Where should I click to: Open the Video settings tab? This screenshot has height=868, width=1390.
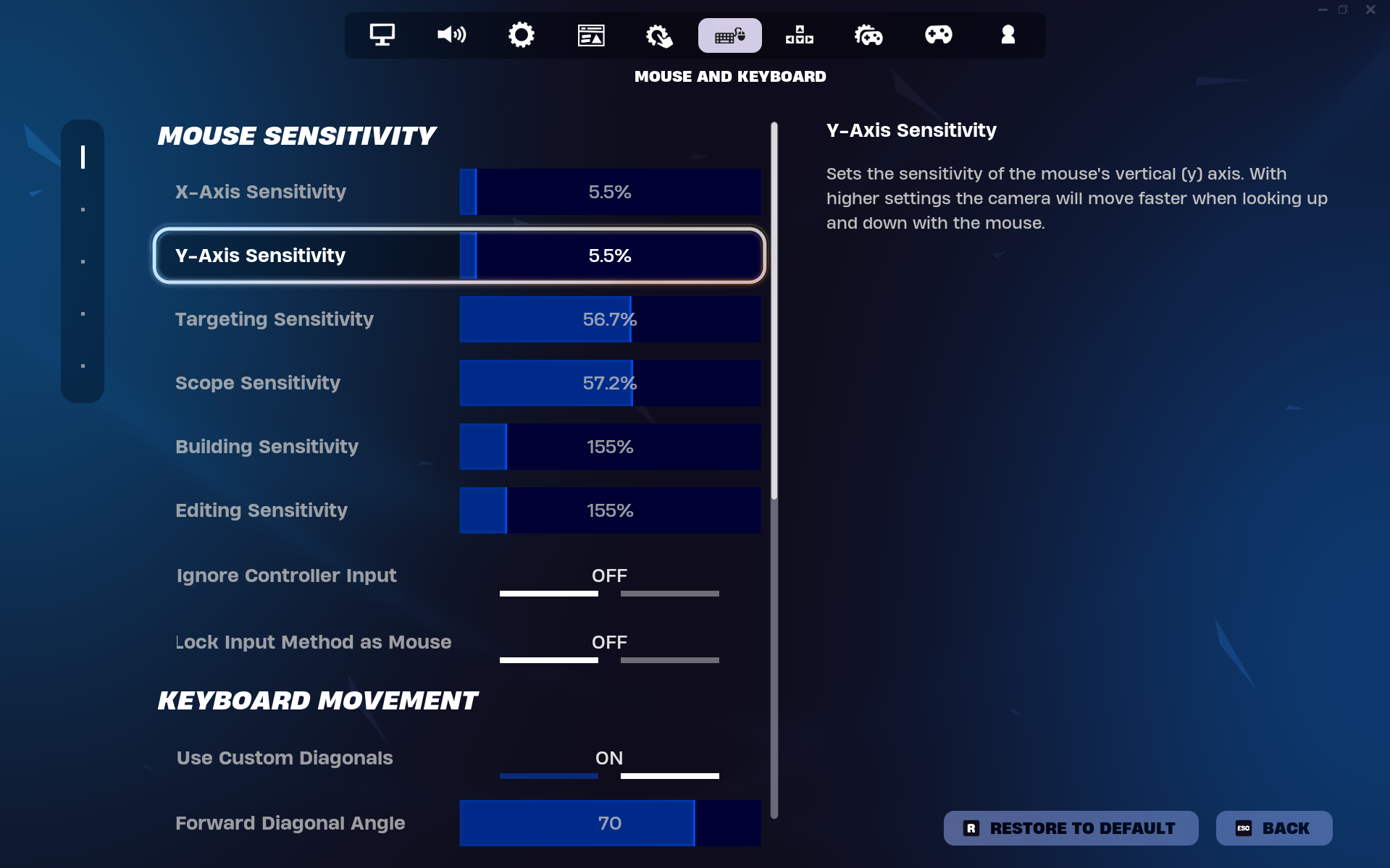[382, 35]
